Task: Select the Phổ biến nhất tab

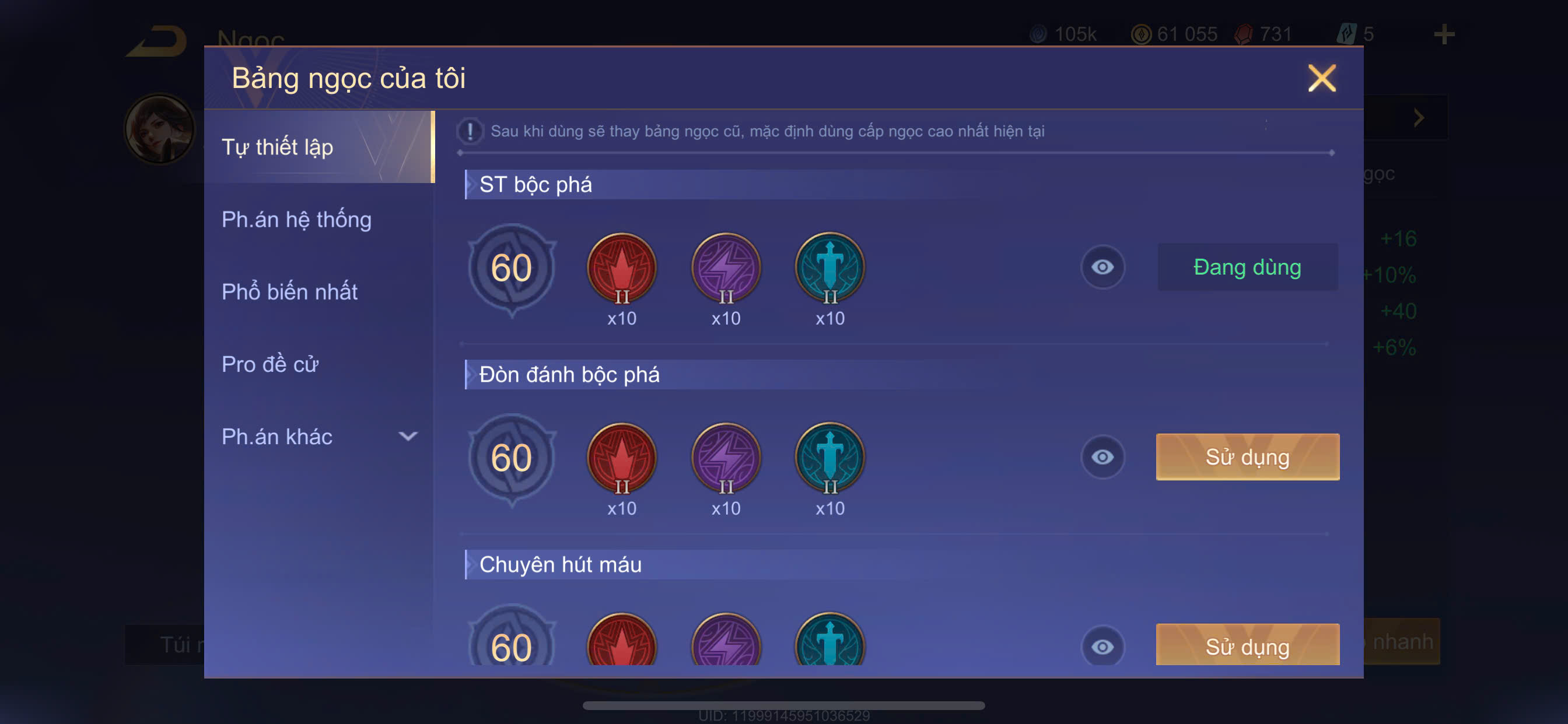Action: tap(289, 291)
